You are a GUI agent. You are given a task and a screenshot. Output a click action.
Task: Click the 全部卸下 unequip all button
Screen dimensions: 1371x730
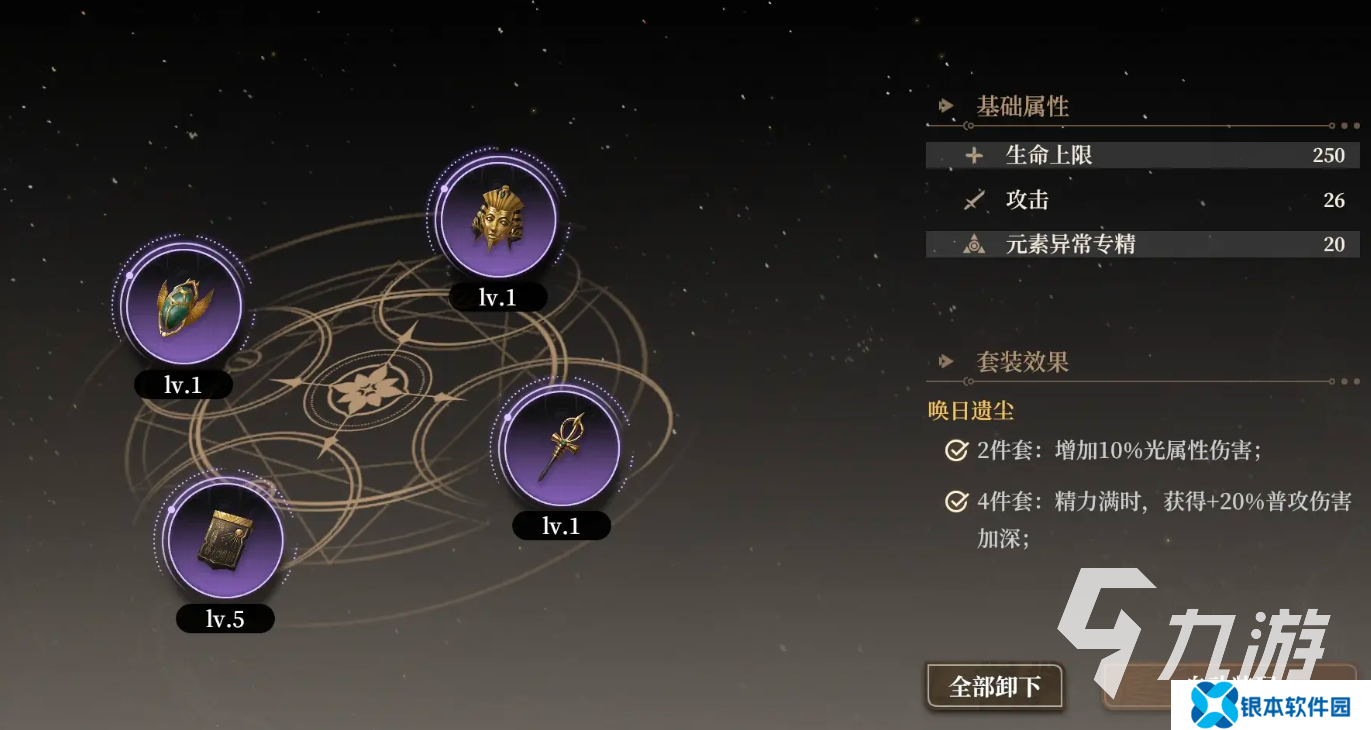tap(994, 686)
